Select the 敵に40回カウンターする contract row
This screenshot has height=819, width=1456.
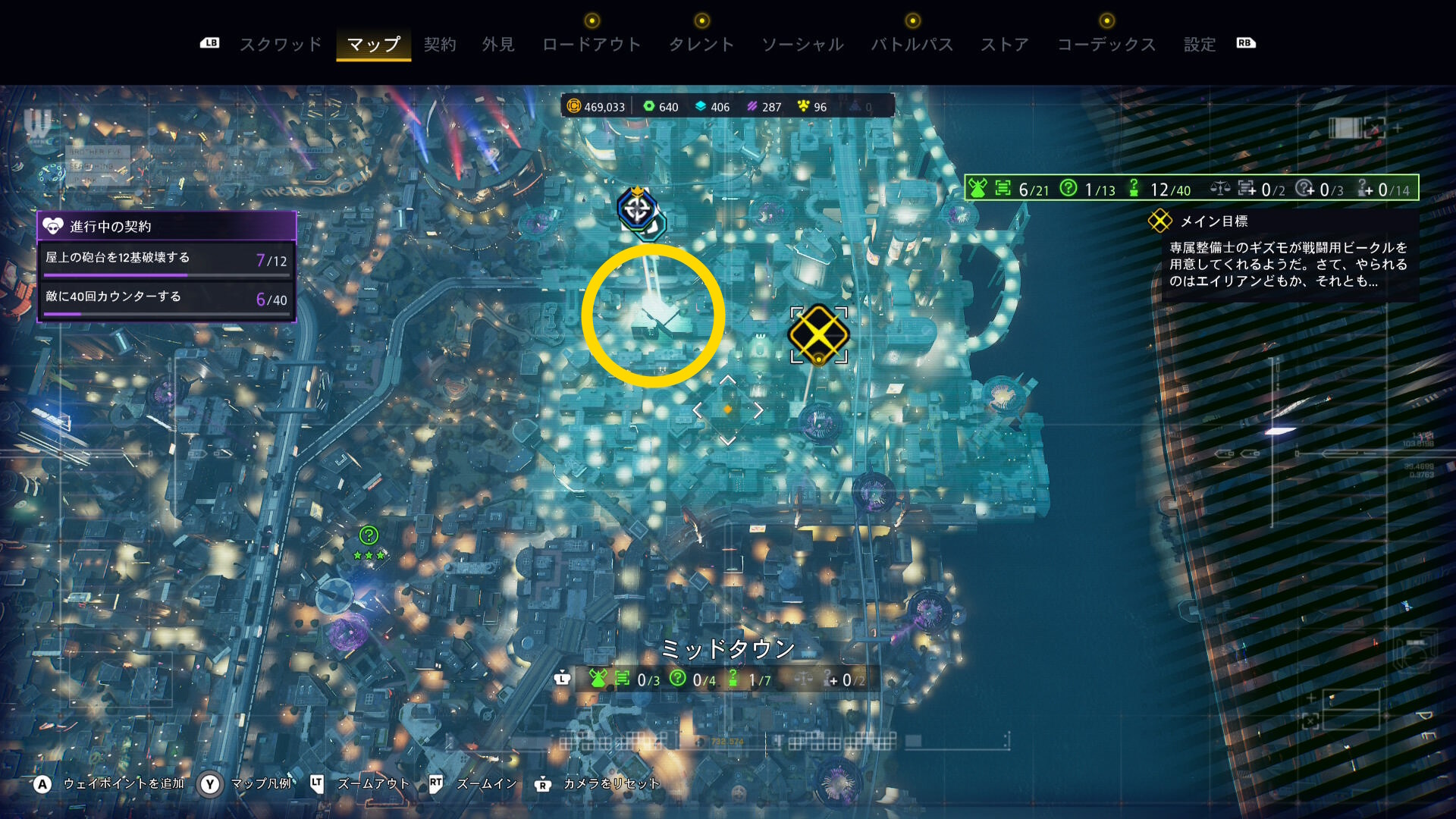[x=166, y=299]
